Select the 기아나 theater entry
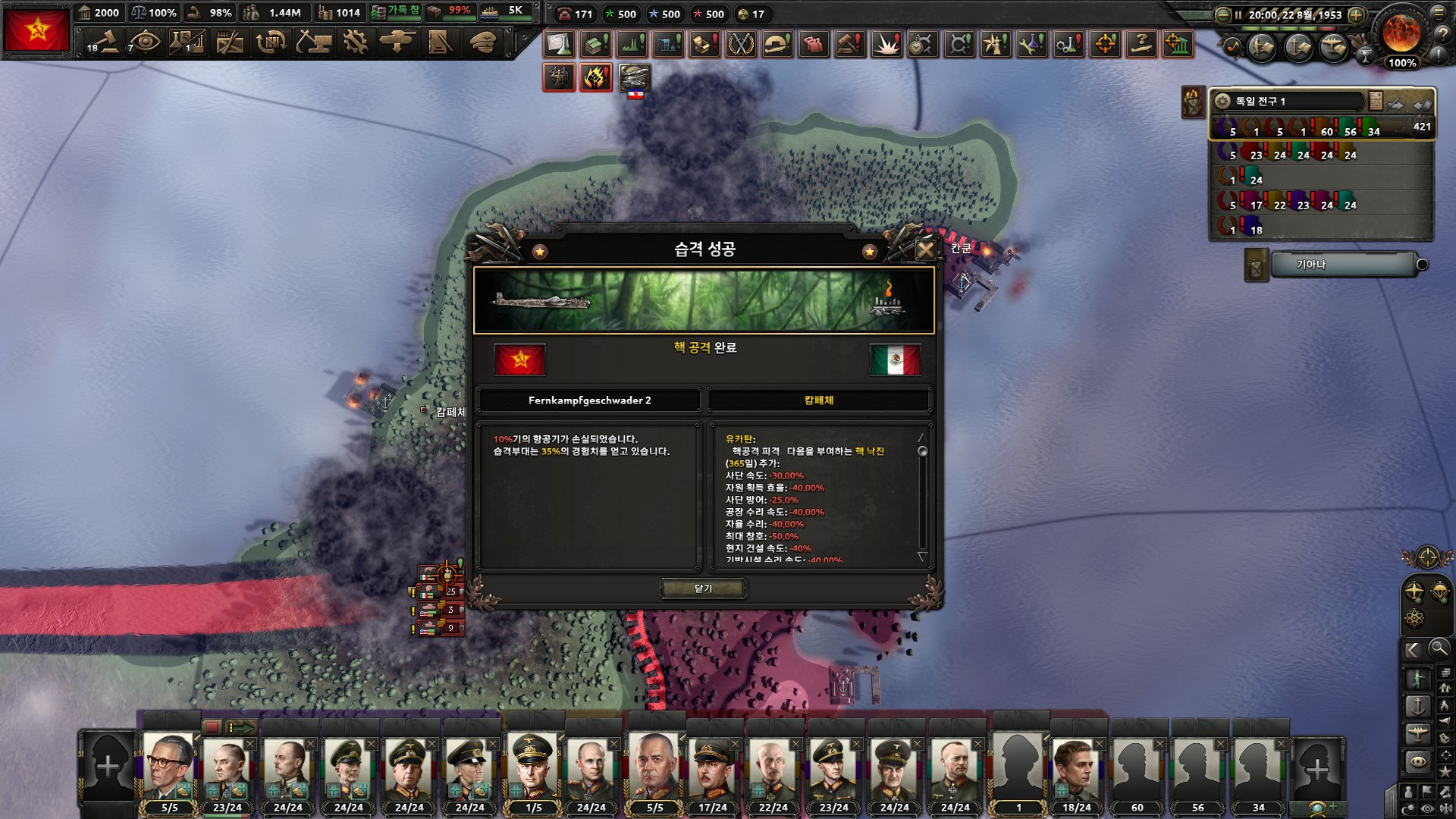 point(1342,265)
